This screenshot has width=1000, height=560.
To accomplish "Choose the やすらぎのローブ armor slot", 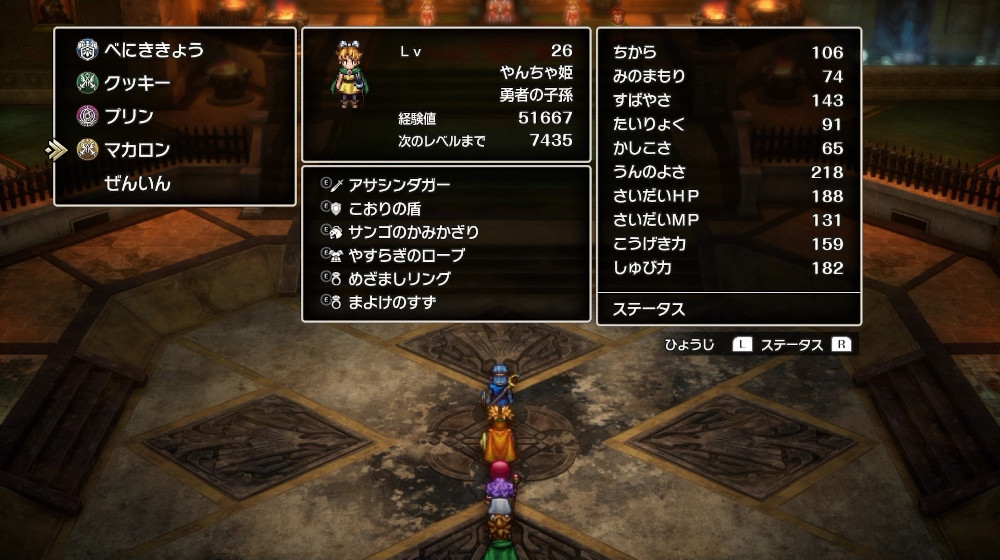I will pos(407,255).
